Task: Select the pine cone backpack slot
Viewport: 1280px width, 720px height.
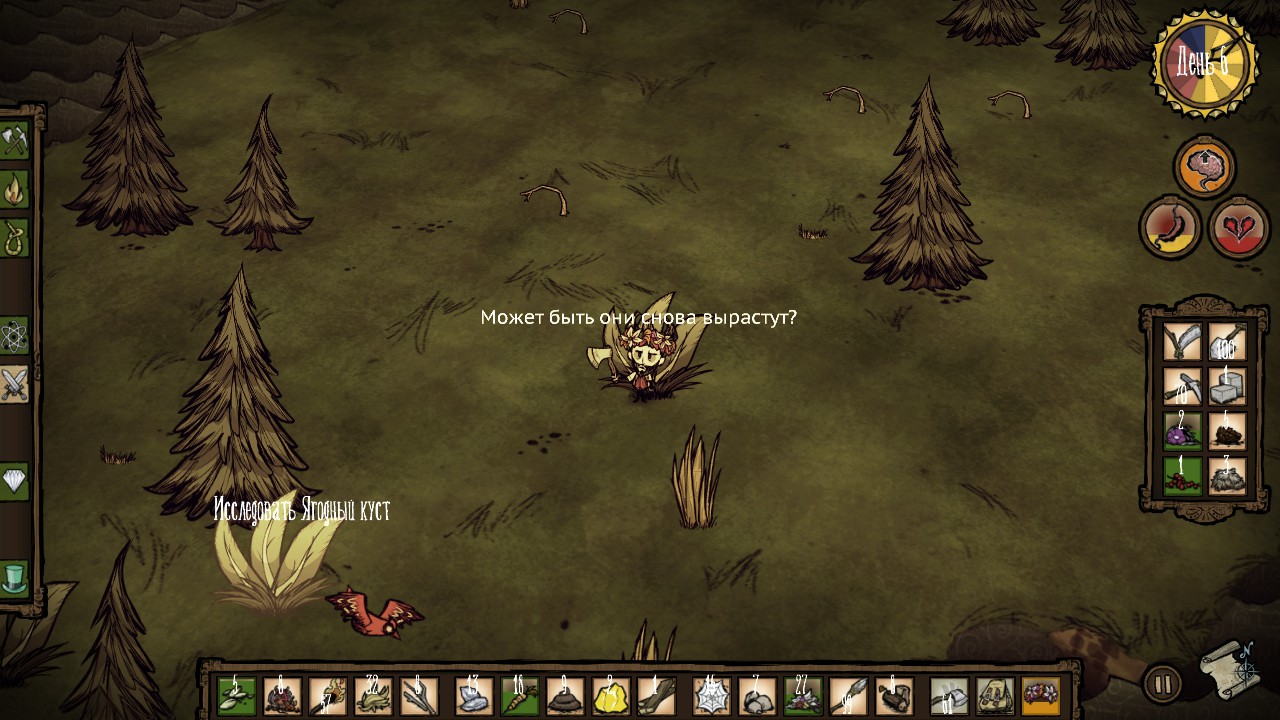Action: (x=1227, y=431)
